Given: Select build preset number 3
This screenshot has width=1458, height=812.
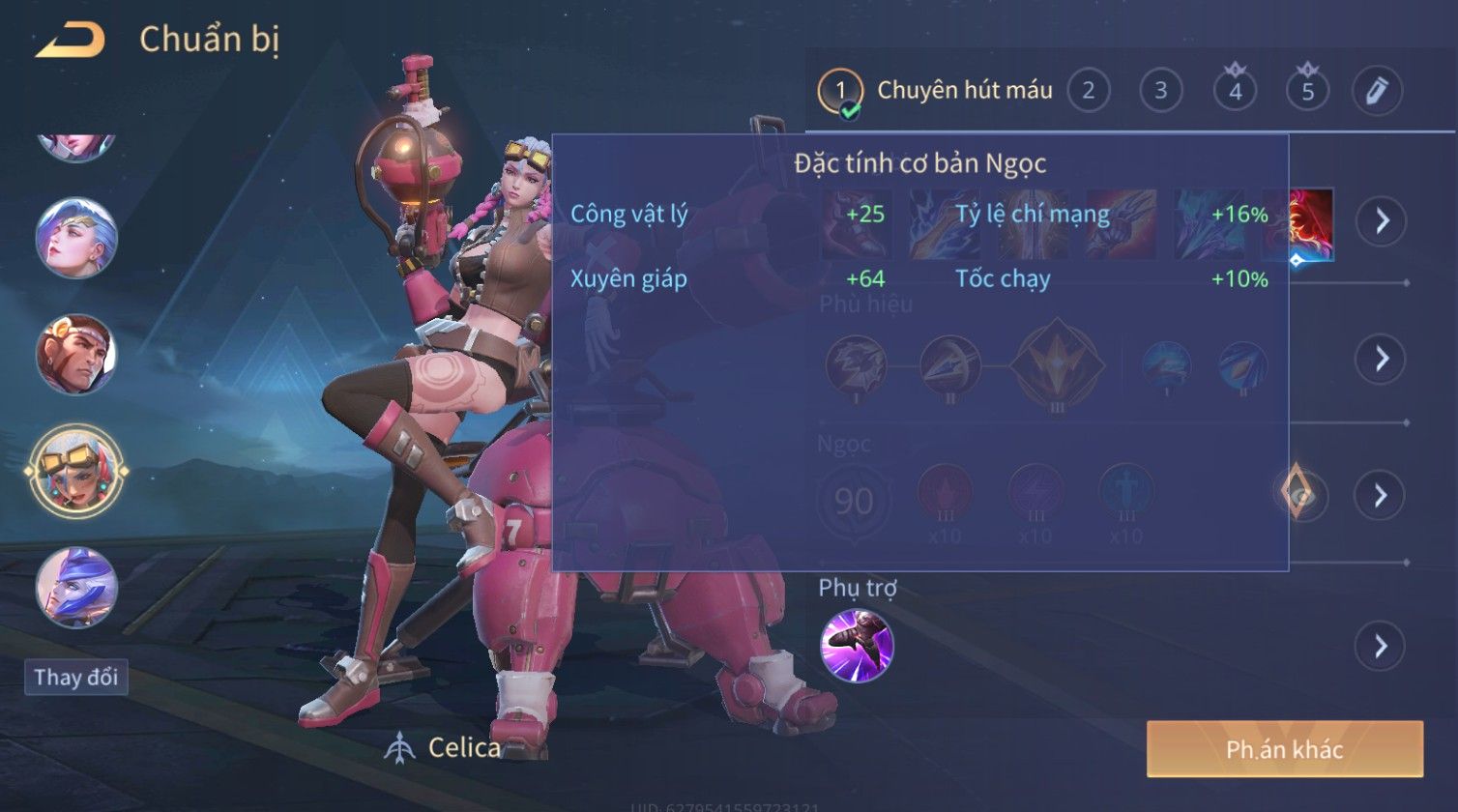Looking at the screenshot, I should click(x=1160, y=91).
